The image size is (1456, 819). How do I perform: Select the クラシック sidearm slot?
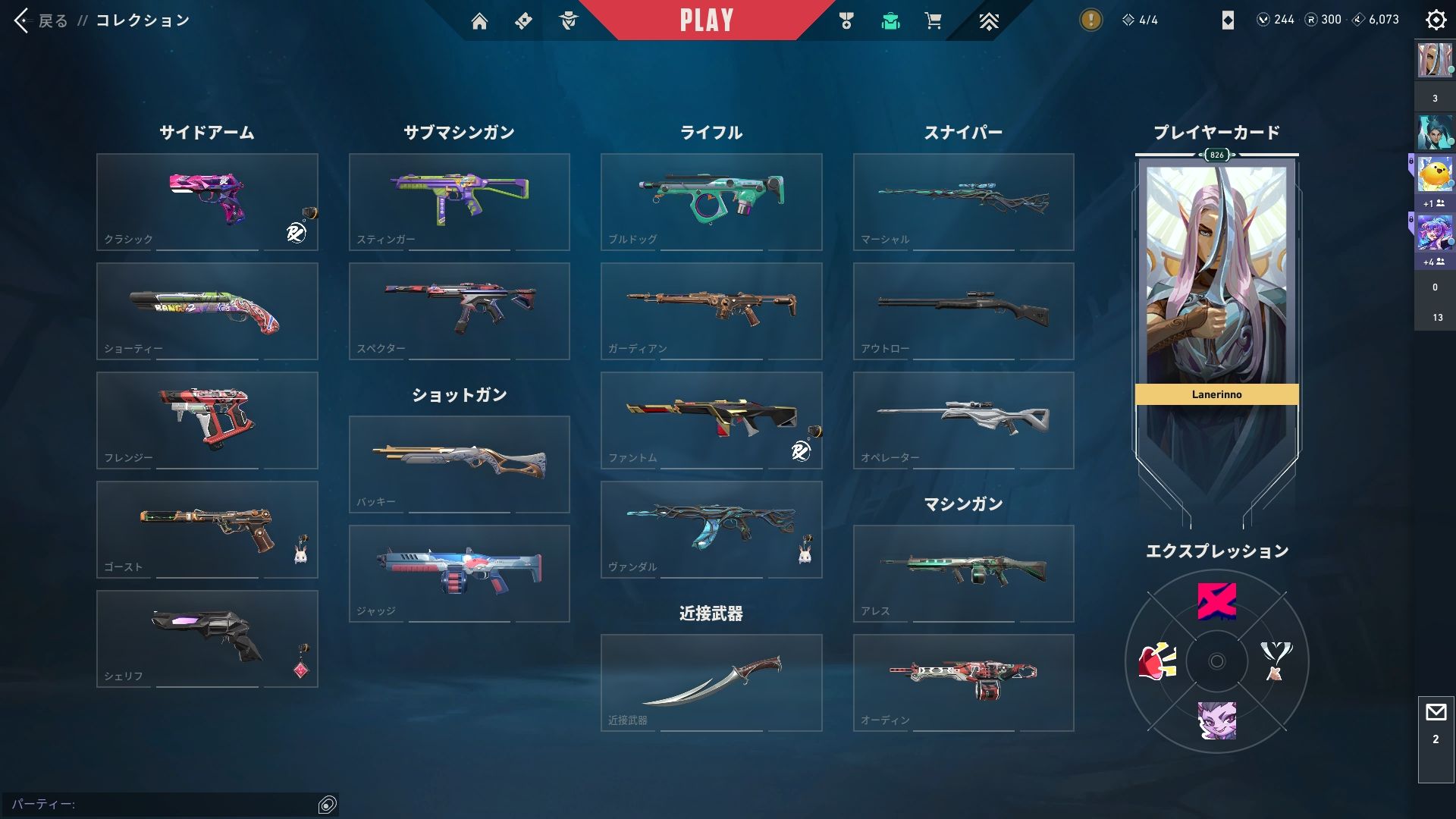[x=207, y=202]
